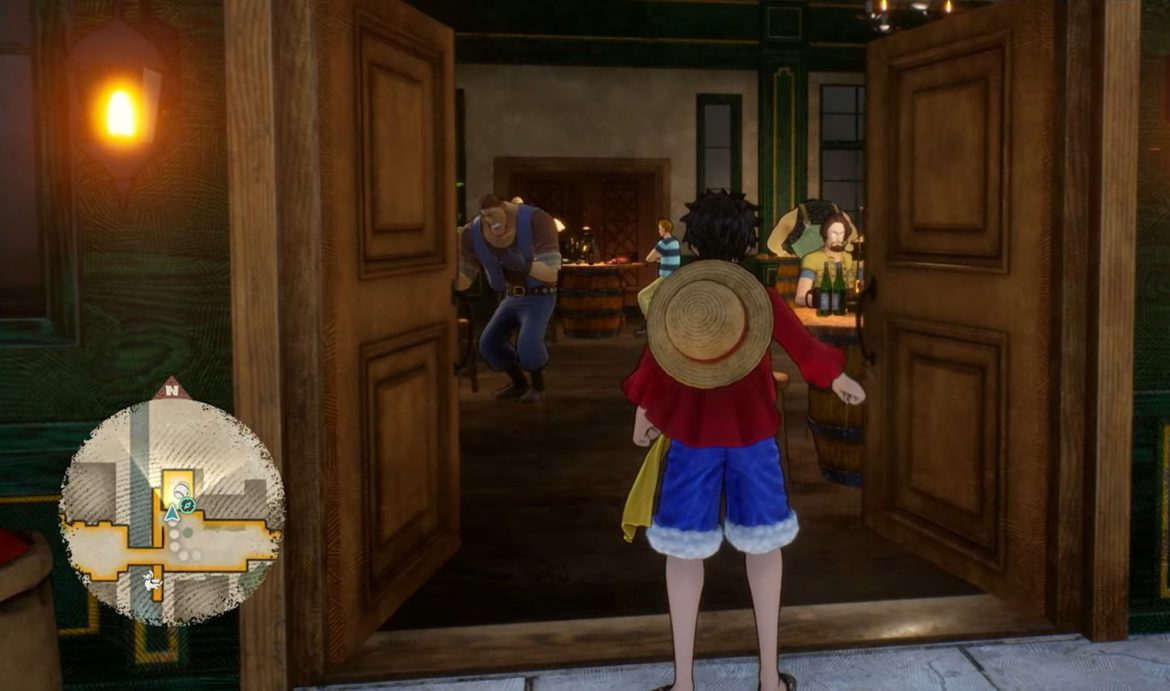The width and height of the screenshot is (1170, 691).
Task: Open the circular minimap
Action: pyautogui.click(x=171, y=511)
